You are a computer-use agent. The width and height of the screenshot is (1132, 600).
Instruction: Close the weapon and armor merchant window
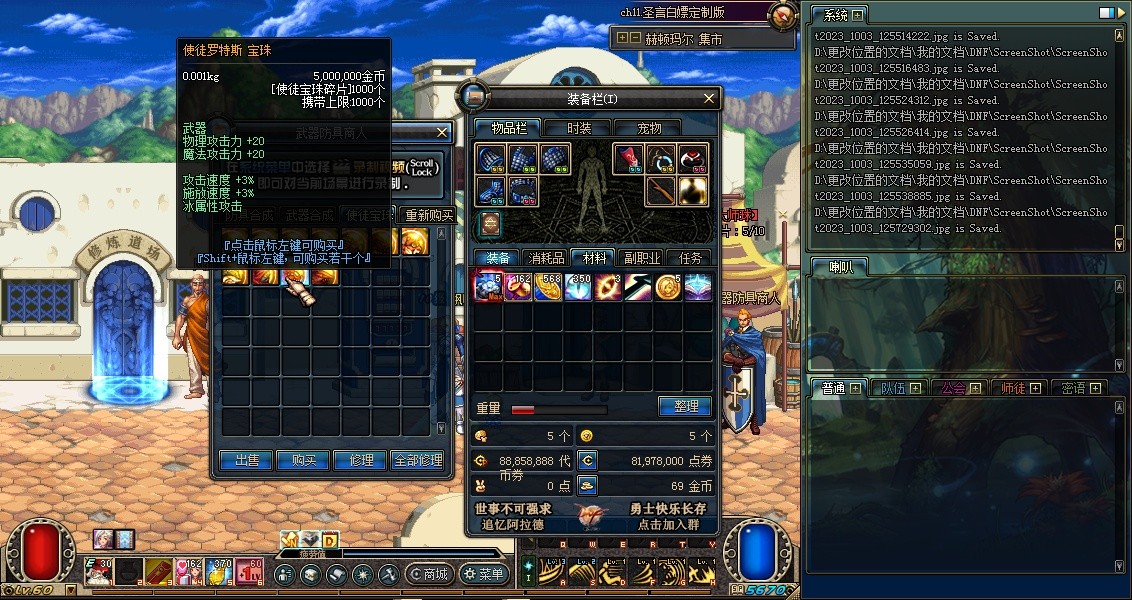(442, 132)
